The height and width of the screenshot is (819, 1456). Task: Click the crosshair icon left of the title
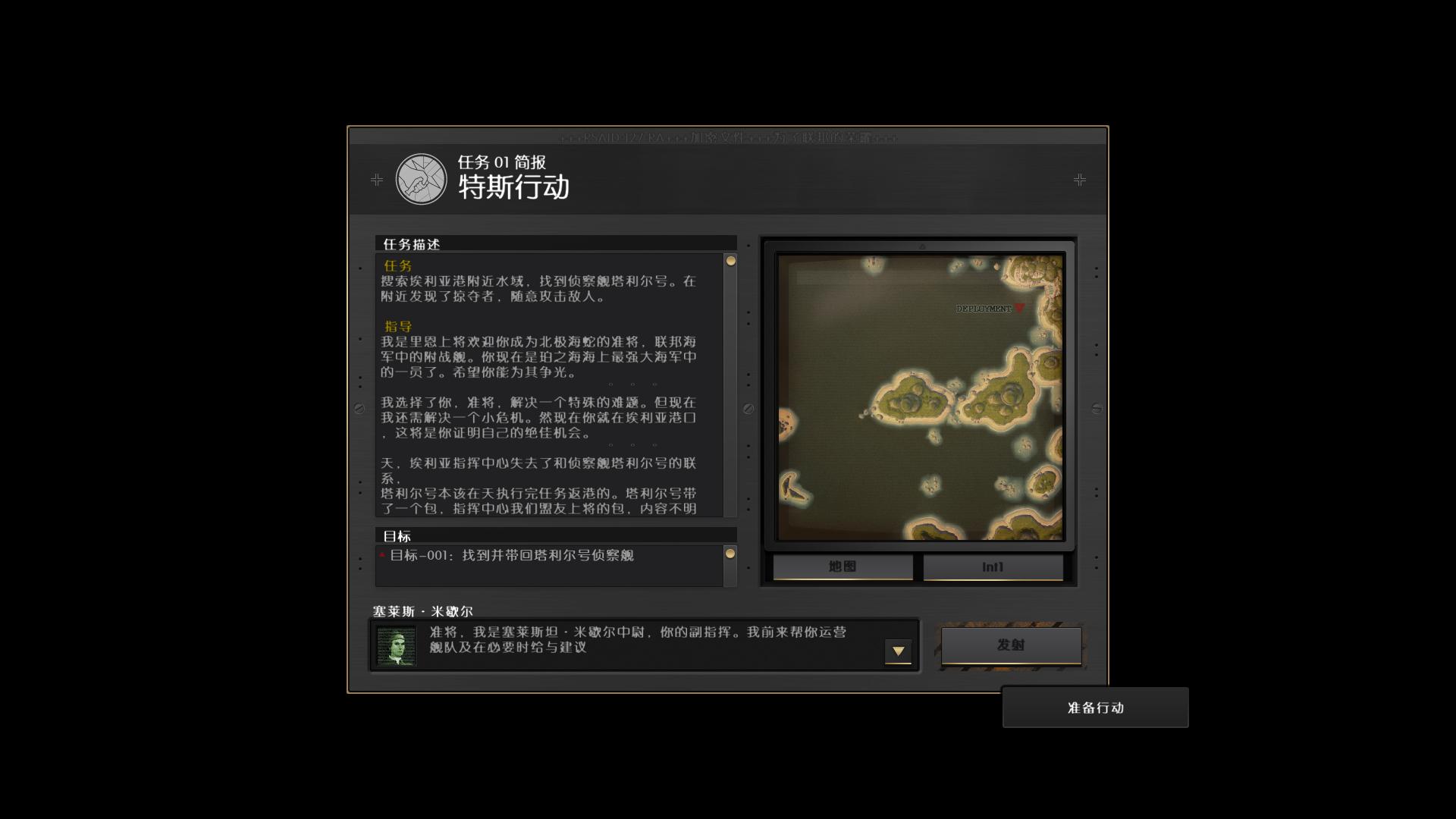[x=376, y=180]
